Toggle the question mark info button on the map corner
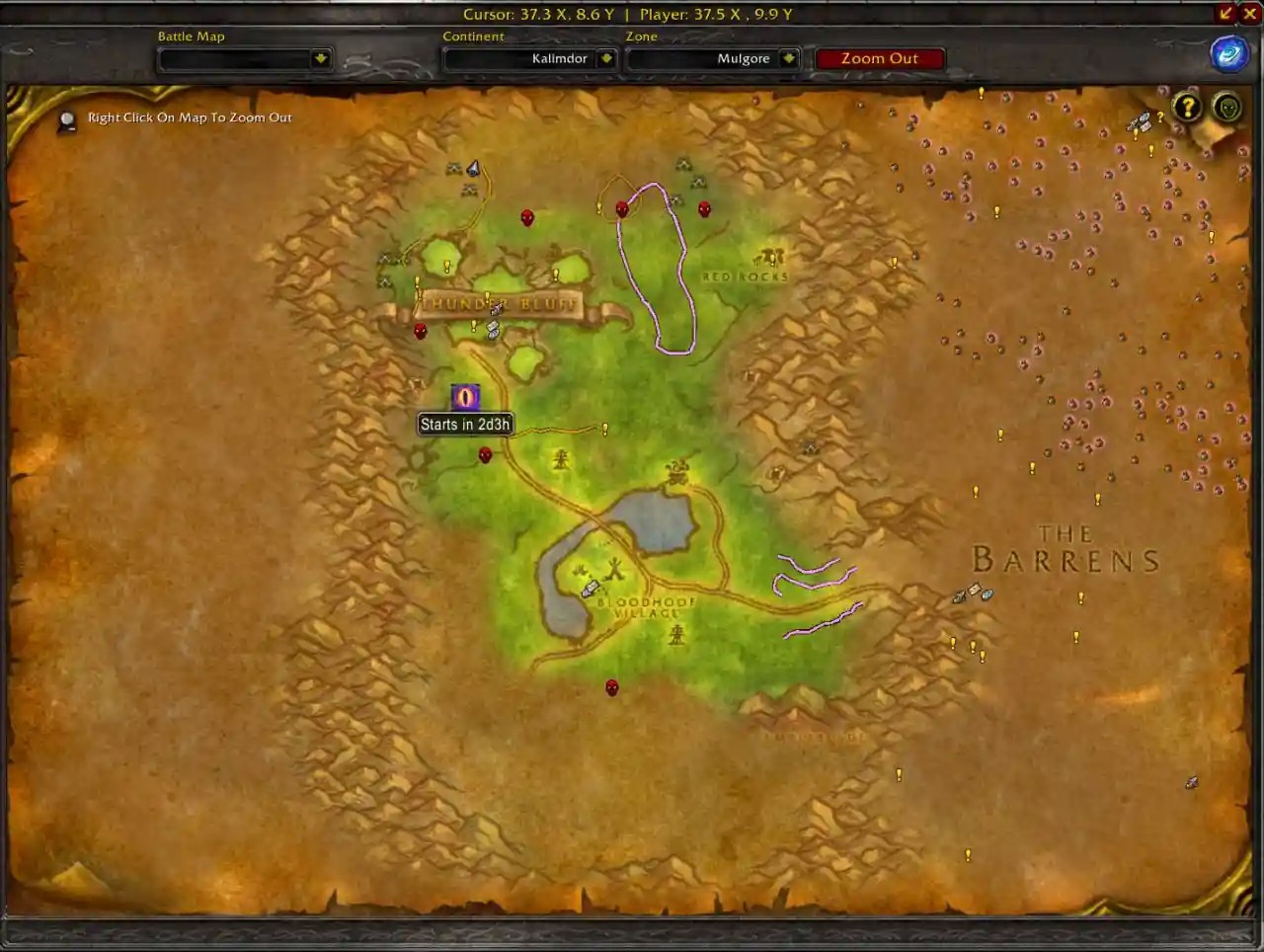 click(x=1187, y=108)
